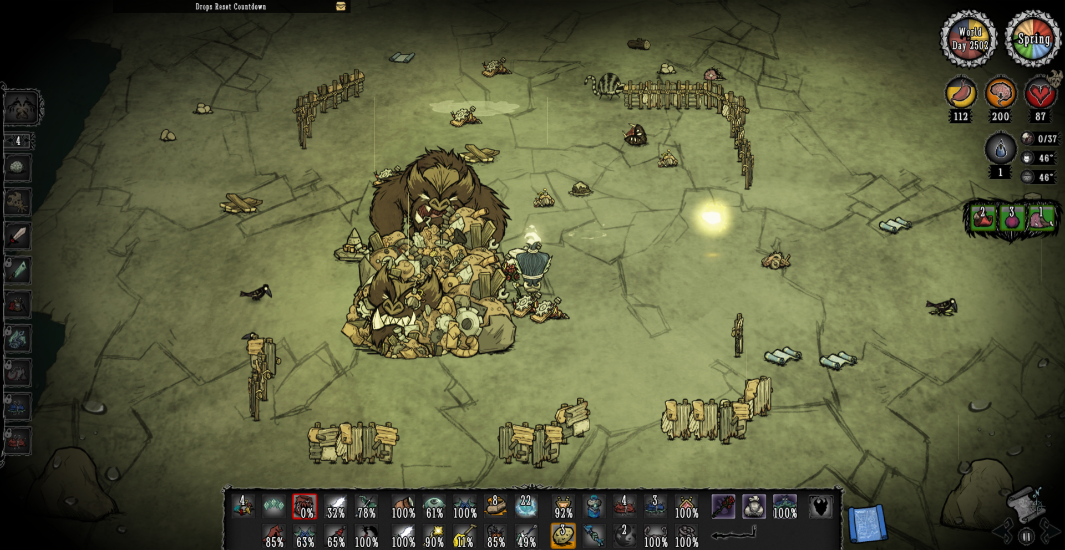1065x550 pixels.
Task: Pick the stack of 22 ice
Action: pyautogui.click(x=526, y=506)
